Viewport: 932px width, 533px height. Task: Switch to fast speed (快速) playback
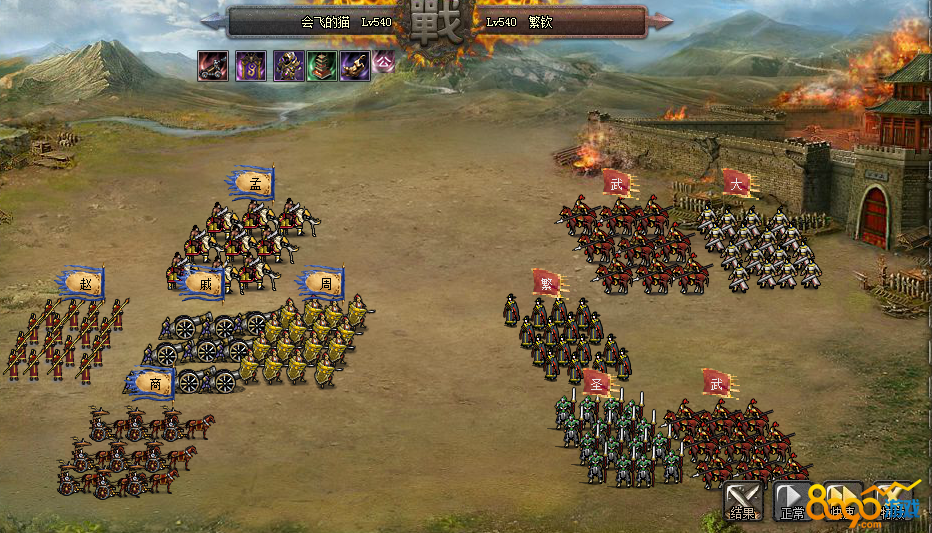coord(843,502)
